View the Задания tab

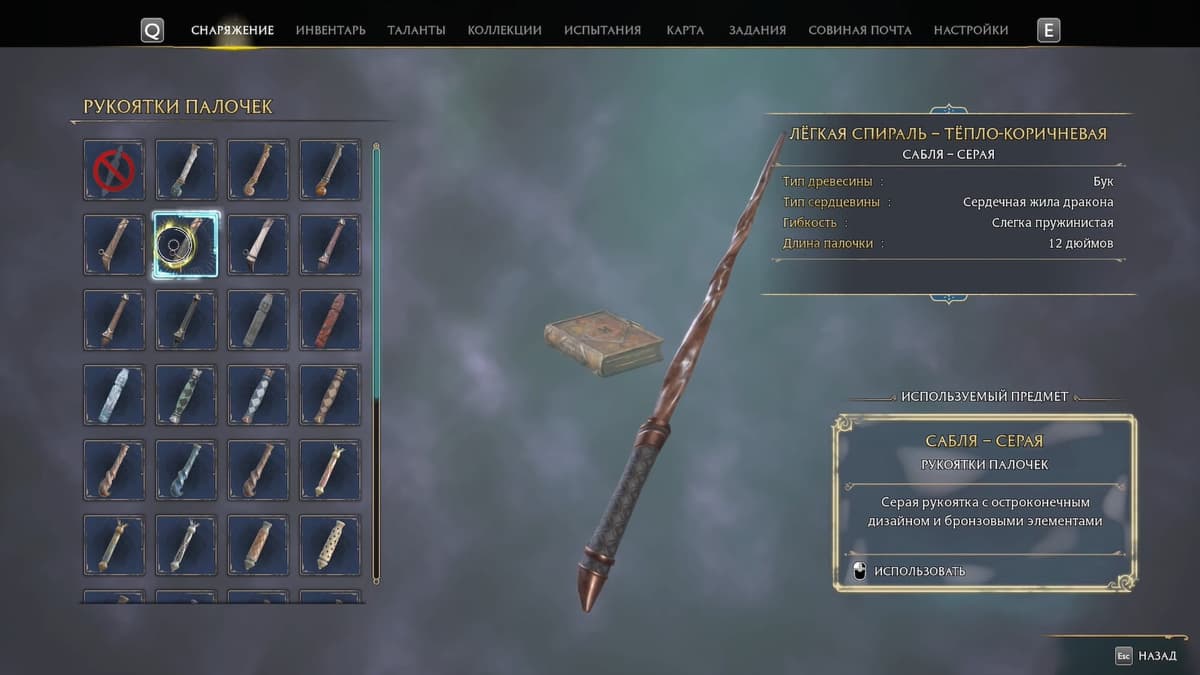click(757, 30)
